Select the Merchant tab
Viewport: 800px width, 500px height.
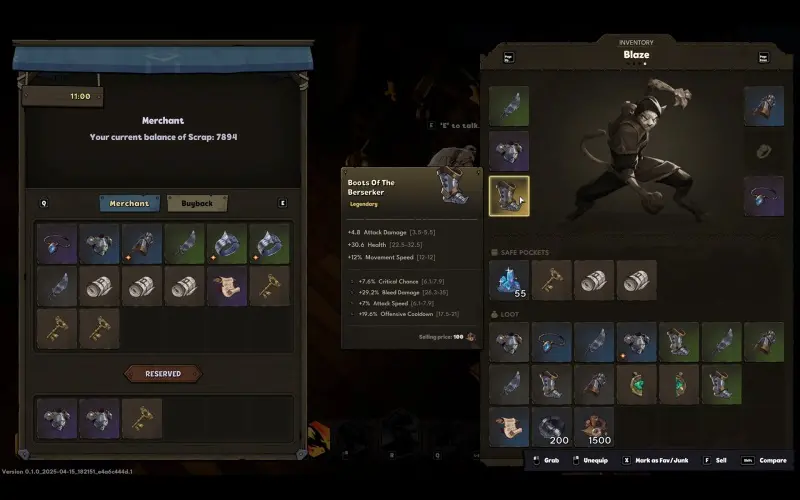(130, 203)
